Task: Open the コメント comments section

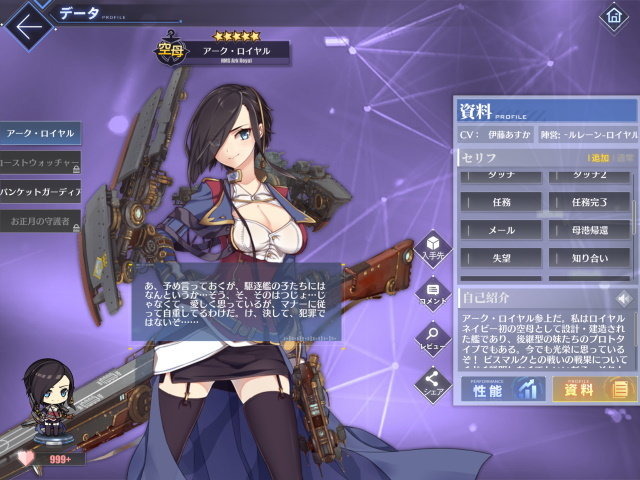Action: point(433,292)
